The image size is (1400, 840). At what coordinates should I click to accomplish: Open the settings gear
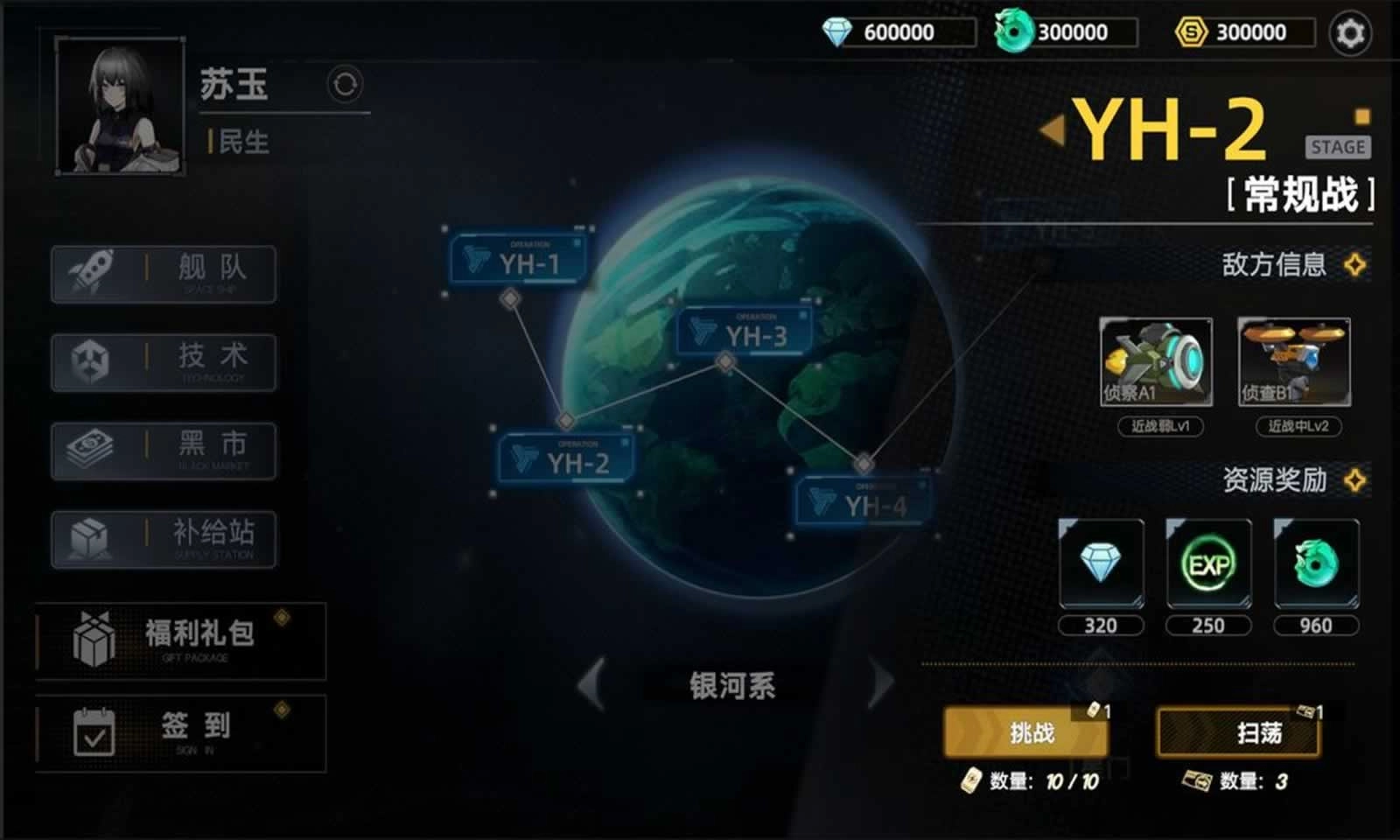[x=1350, y=31]
